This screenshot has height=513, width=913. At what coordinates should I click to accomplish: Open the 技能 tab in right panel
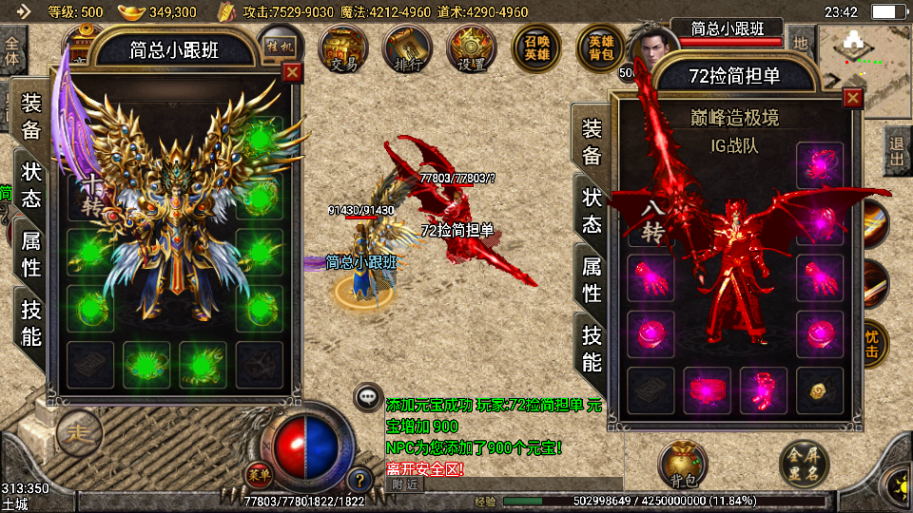[592, 348]
